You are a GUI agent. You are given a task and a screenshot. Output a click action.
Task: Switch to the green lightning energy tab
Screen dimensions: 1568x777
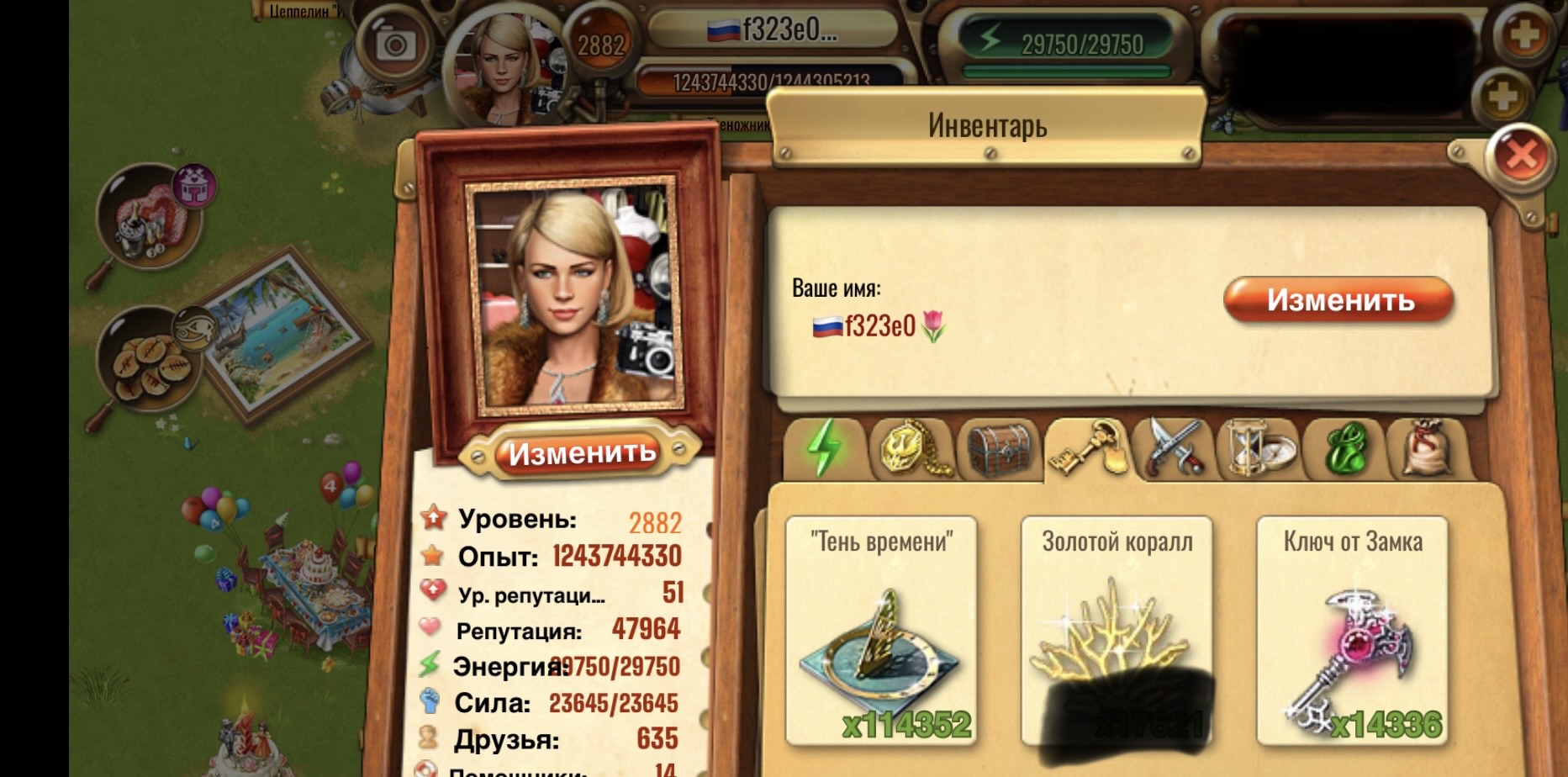click(x=824, y=449)
